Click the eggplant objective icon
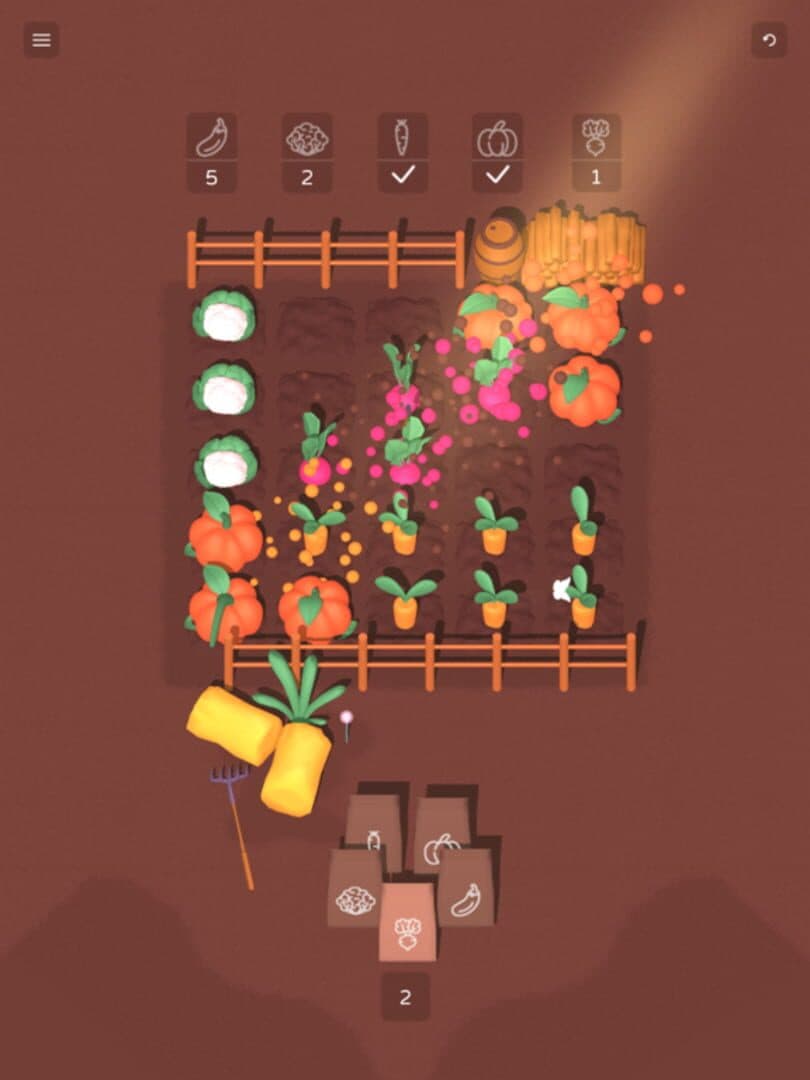Viewport: 810px width, 1080px height. 211,137
